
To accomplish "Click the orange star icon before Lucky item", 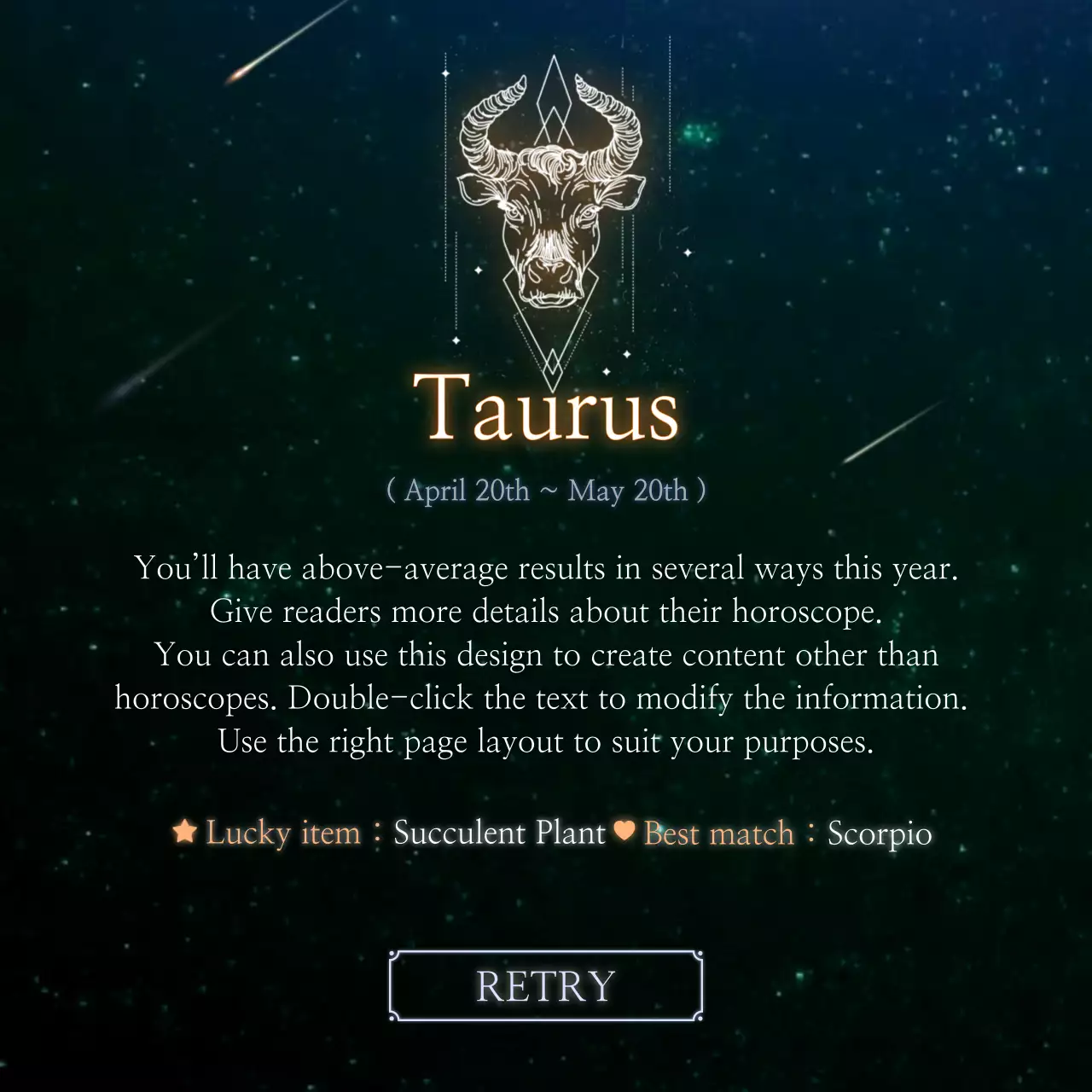I will [184, 832].
